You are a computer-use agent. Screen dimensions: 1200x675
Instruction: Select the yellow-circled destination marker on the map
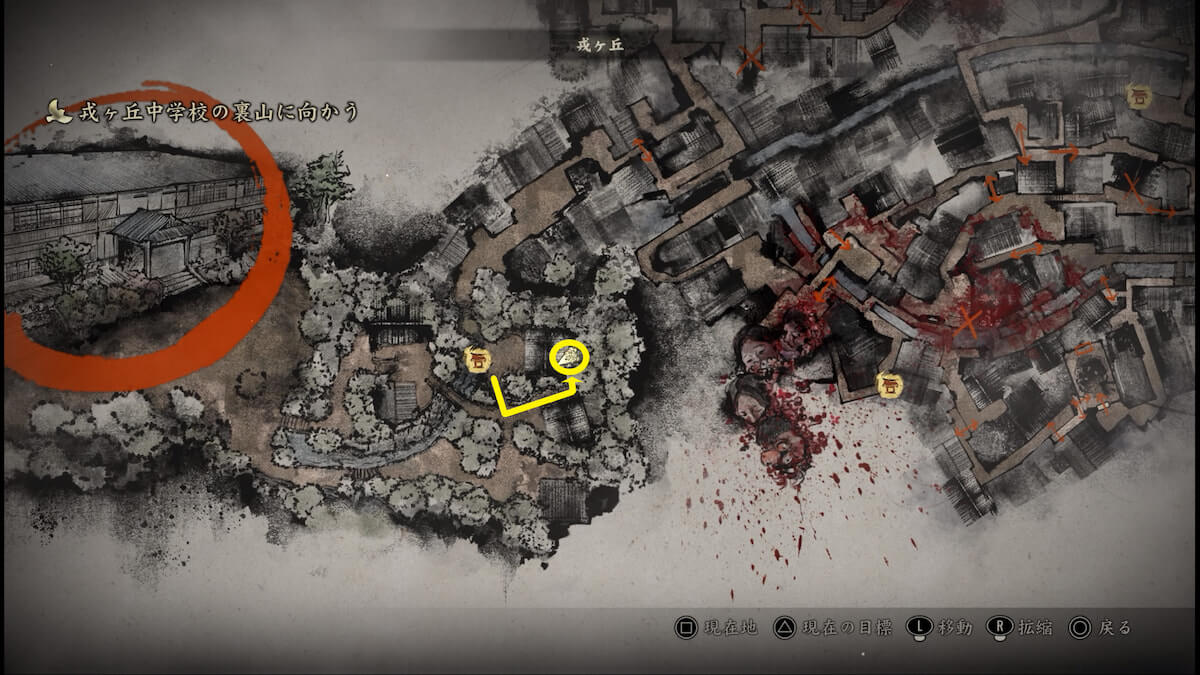570,357
